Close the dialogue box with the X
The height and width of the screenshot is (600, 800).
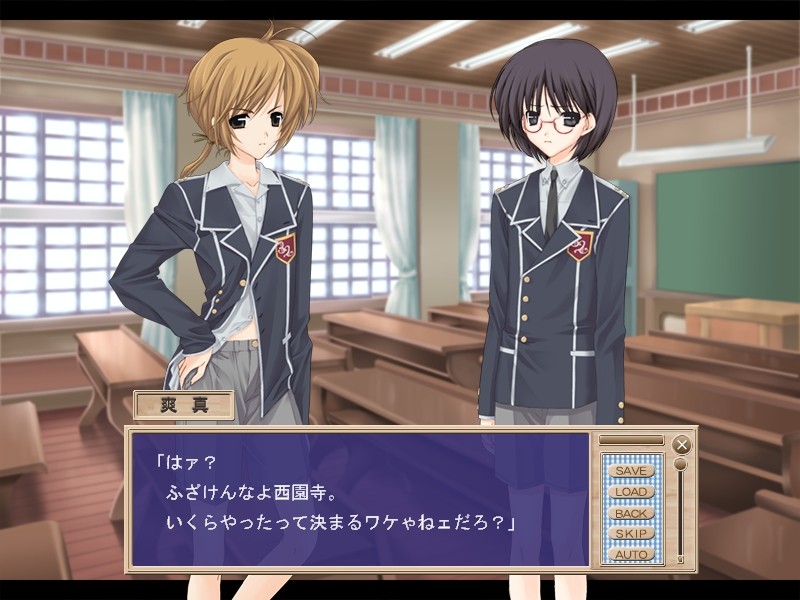click(x=682, y=444)
